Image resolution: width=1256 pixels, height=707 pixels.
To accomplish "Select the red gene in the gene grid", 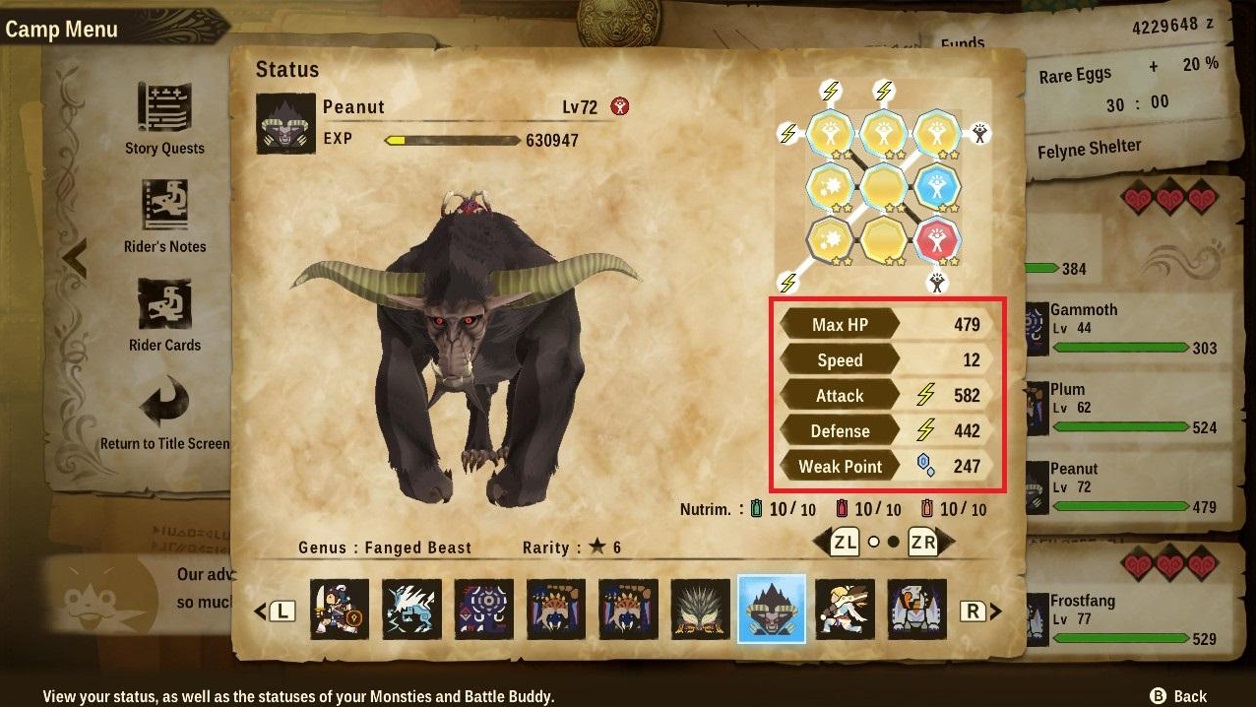I will pyautogui.click(x=938, y=239).
